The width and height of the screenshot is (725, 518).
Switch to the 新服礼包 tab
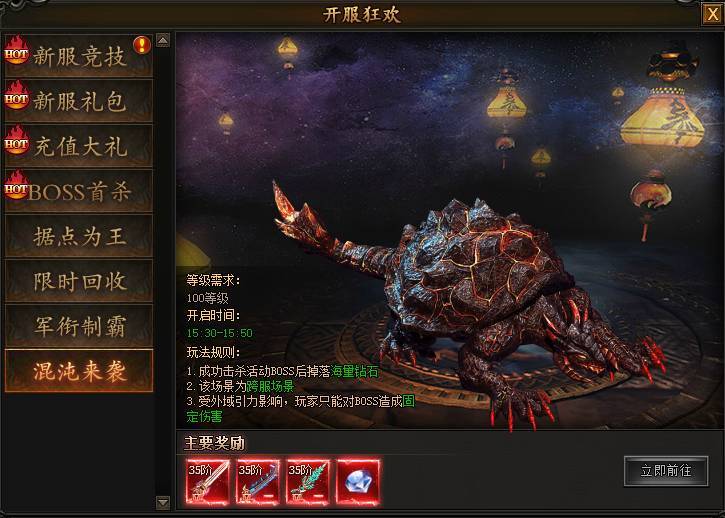(79, 101)
